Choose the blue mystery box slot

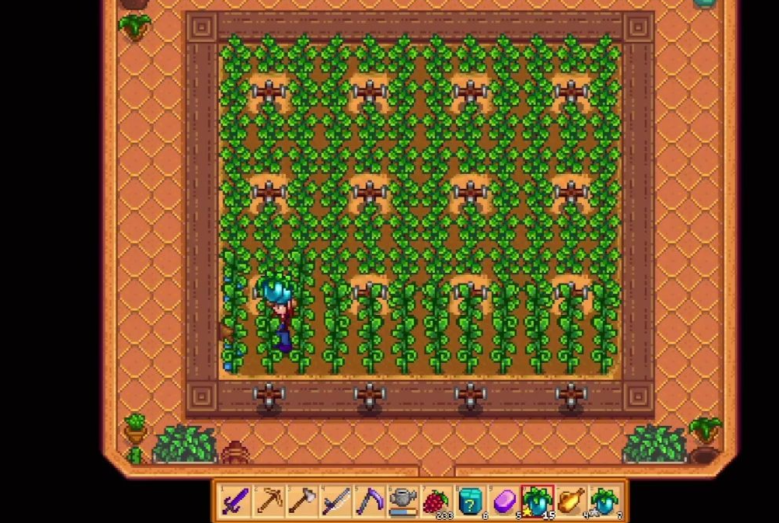(x=470, y=500)
